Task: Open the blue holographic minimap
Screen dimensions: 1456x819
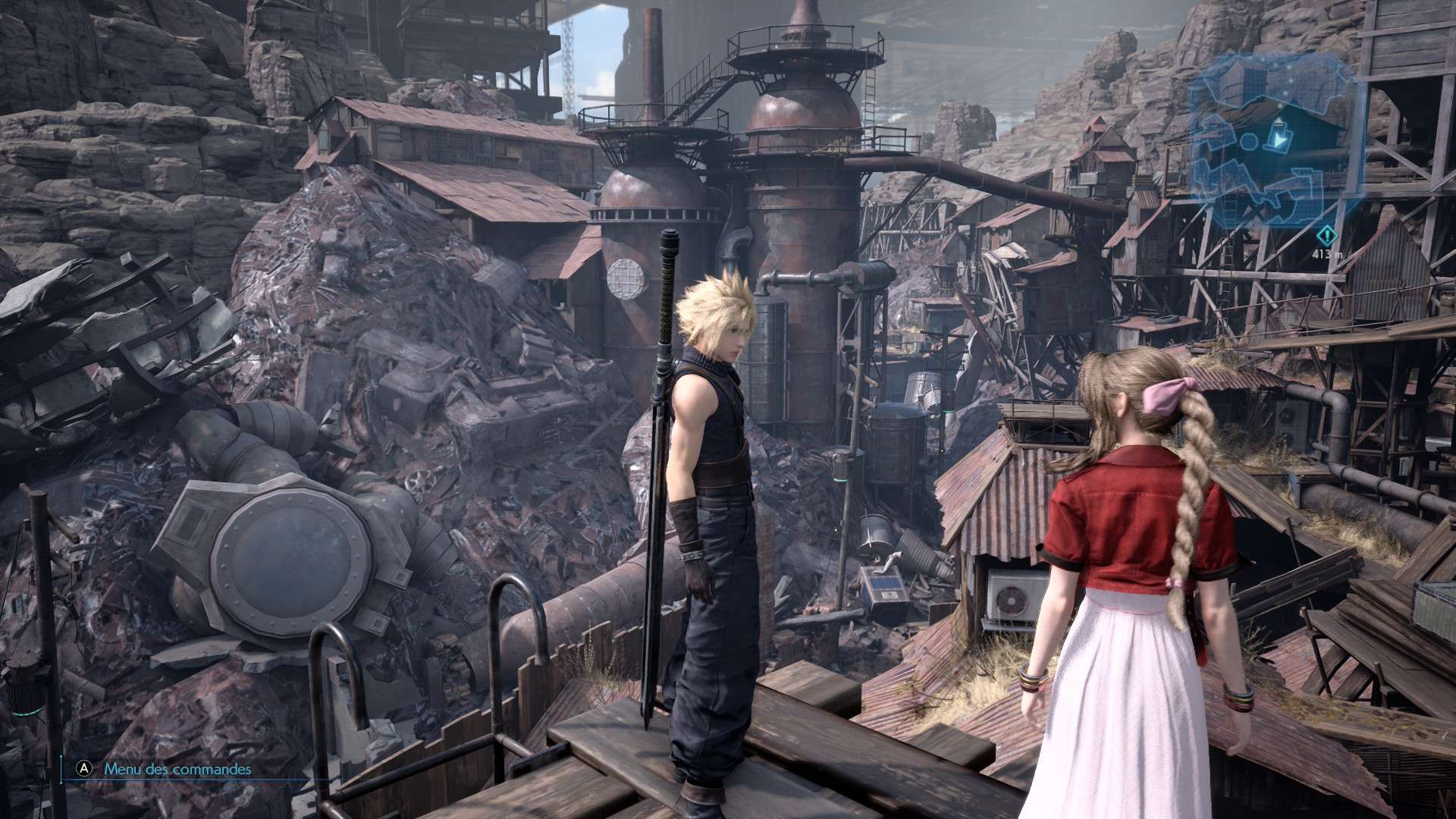Action: 1274,140
